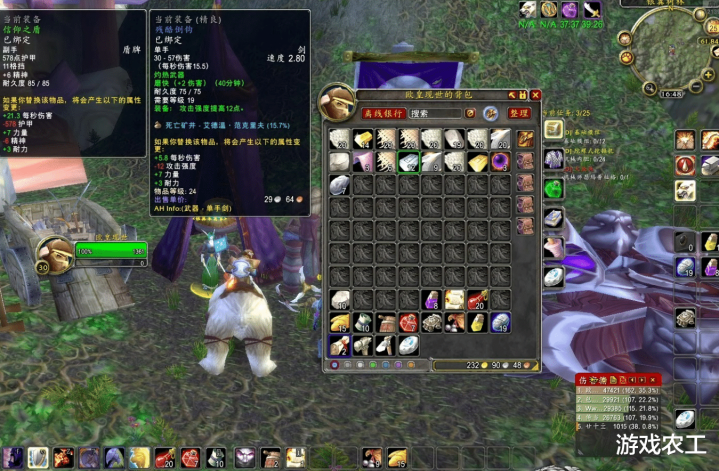The height and width of the screenshot is (471, 719).
Task: Pick the purple potion in the bag
Action: tap(431, 299)
